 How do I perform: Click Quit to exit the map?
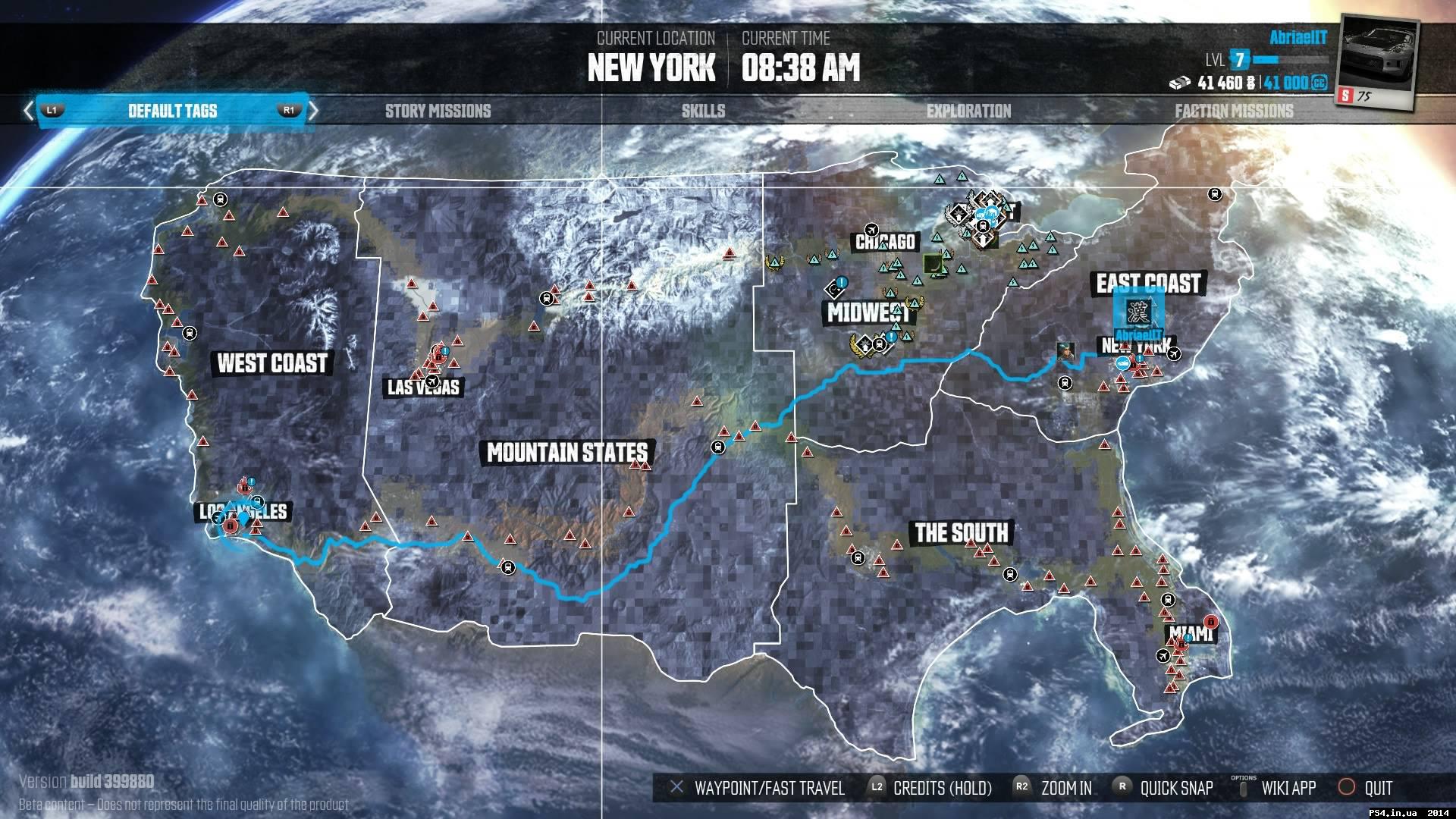(x=1377, y=788)
